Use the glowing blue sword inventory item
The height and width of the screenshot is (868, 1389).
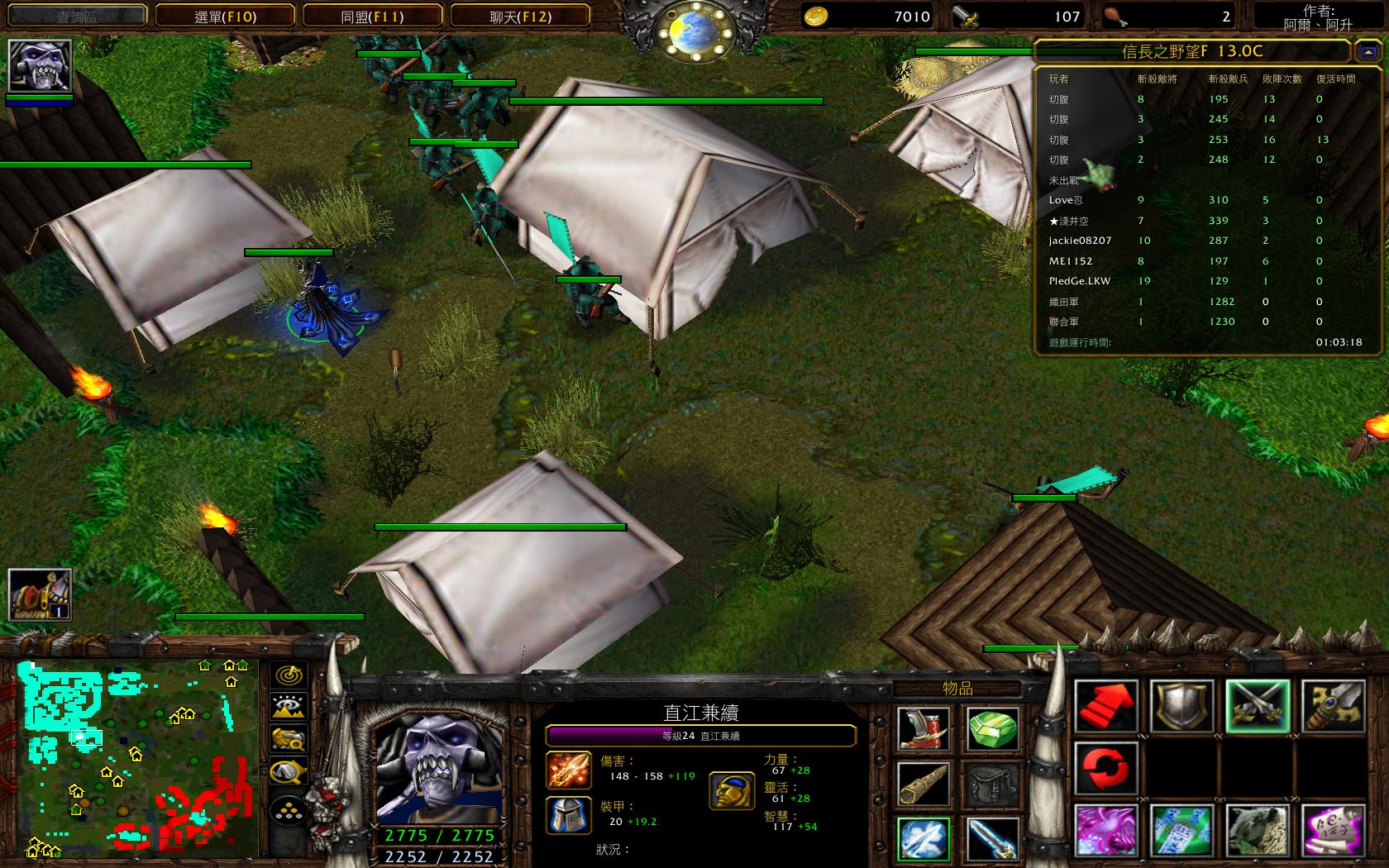(992, 838)
